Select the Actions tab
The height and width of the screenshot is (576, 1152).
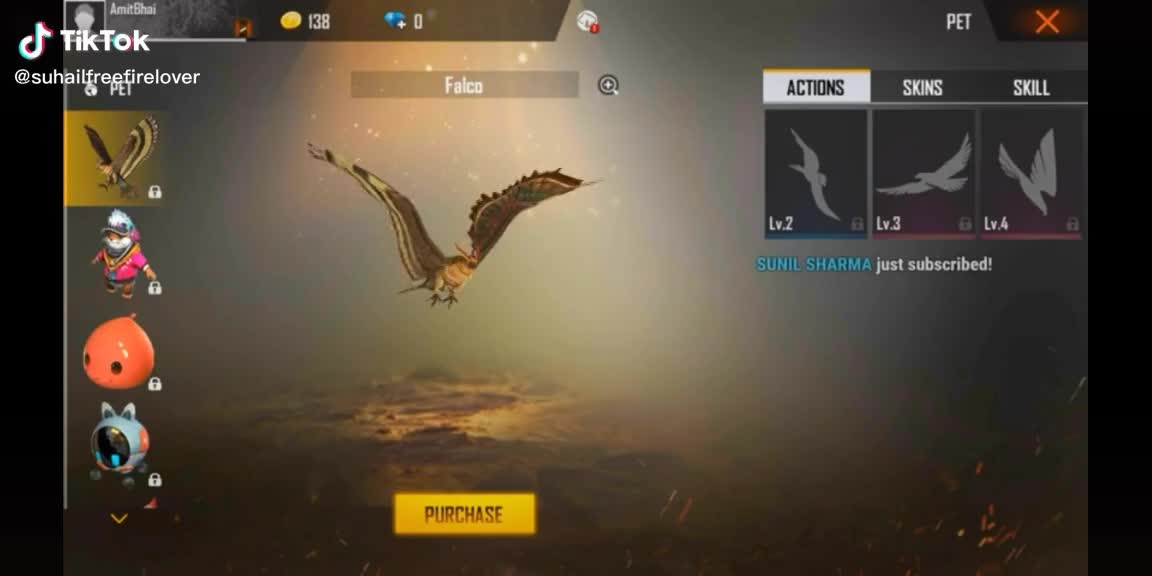click(815, 88)
